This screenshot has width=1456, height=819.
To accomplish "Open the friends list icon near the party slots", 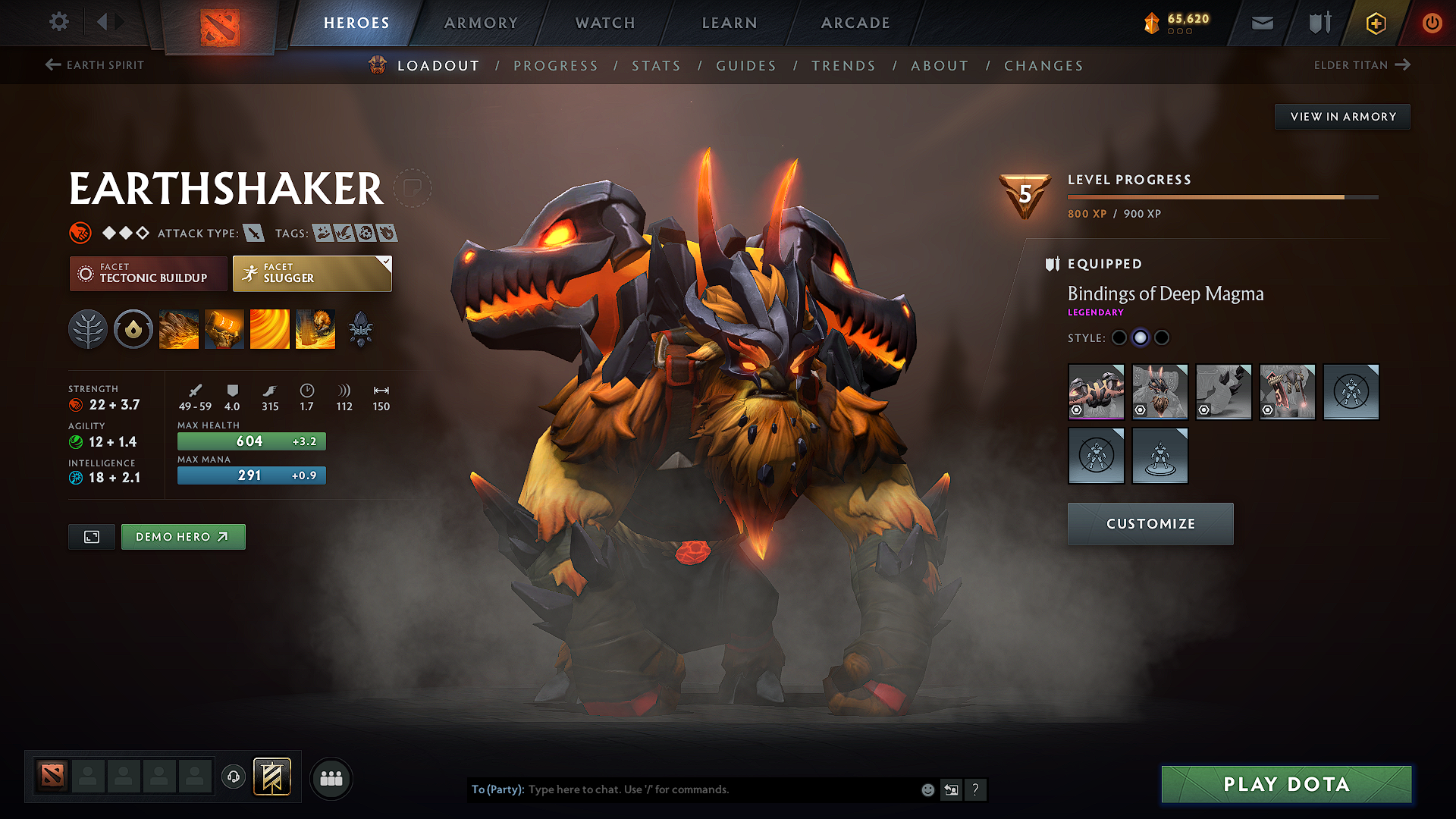I will point(331,778).
